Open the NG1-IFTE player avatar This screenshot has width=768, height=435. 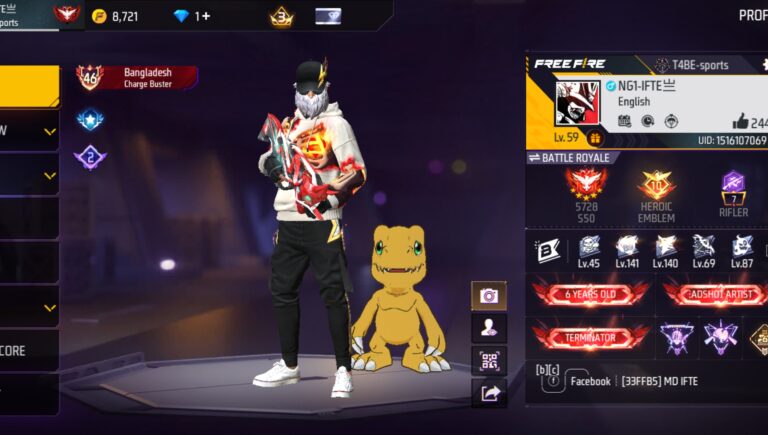click(577, 103)
